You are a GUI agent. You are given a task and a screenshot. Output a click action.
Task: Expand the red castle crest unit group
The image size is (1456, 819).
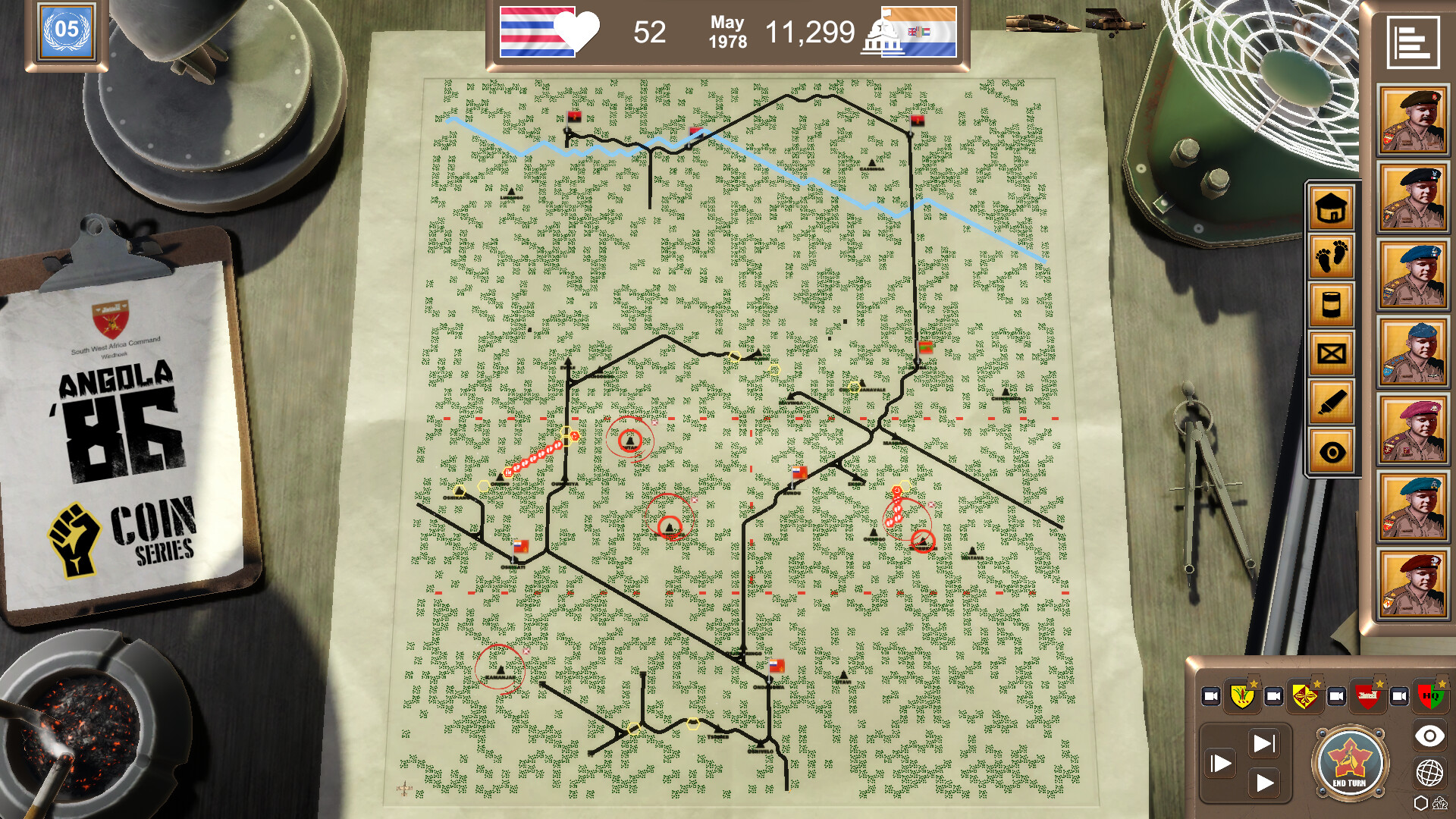coord(1368,695)
